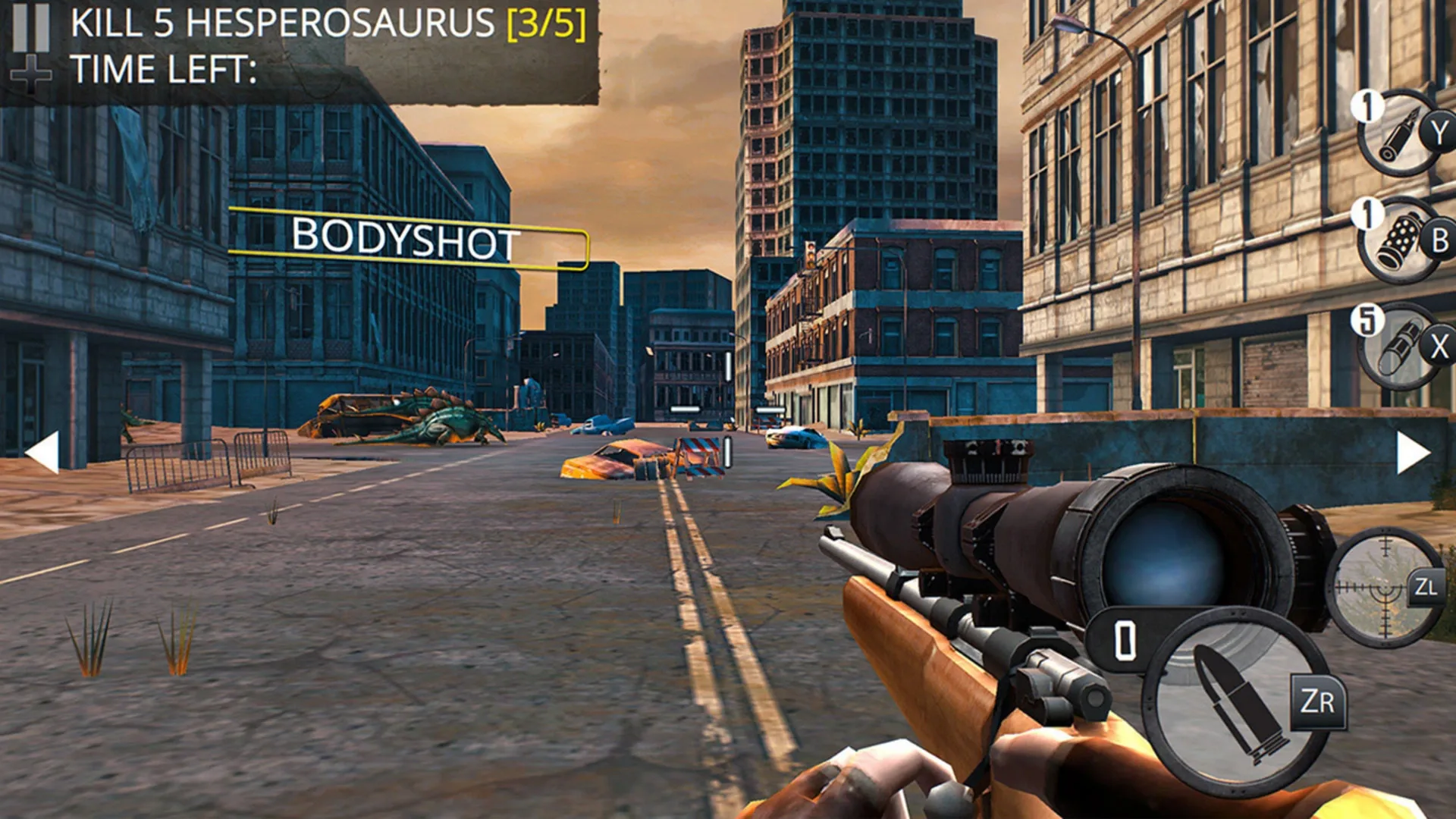
Task: Use the special ammo item (X)
Action: click(x=1398, y=345)
